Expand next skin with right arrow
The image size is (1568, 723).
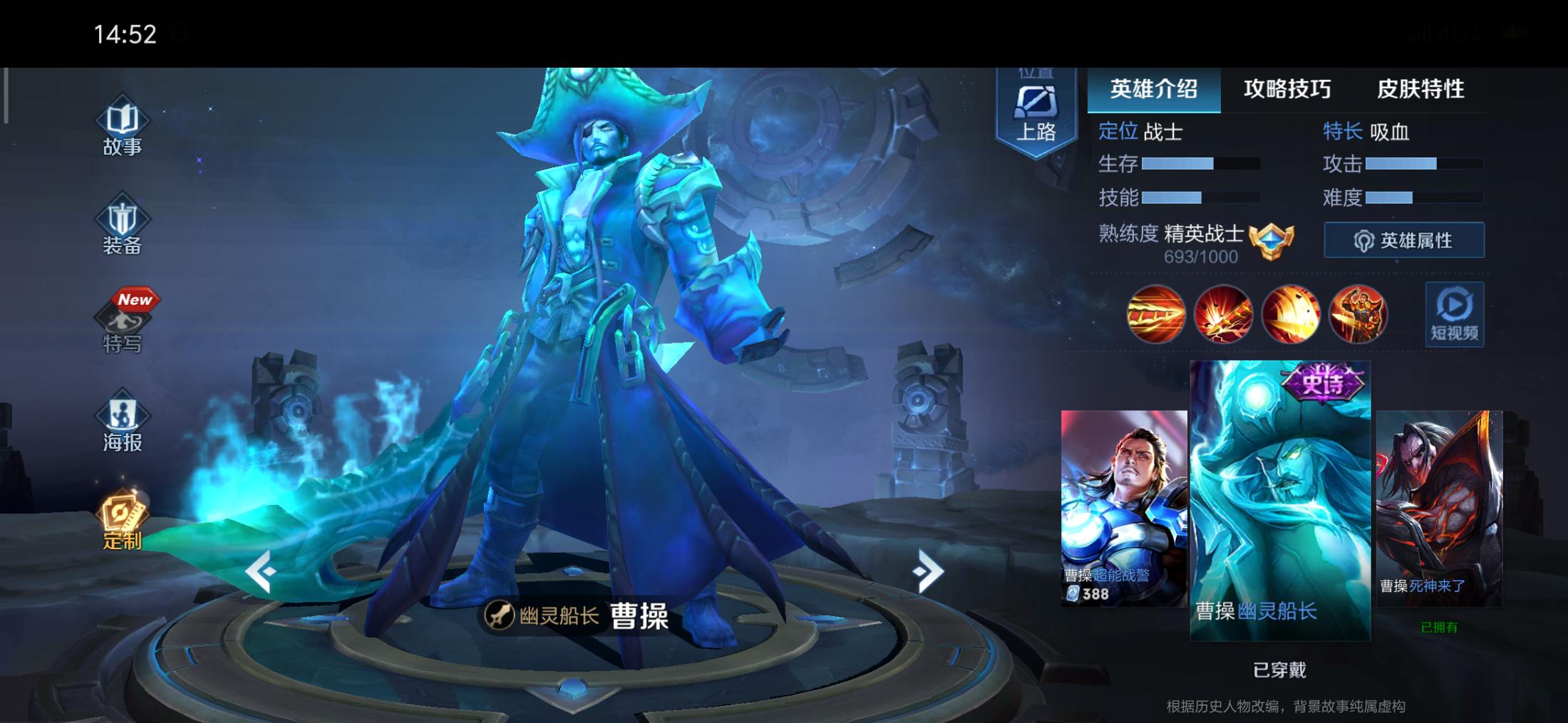point(928,570)
